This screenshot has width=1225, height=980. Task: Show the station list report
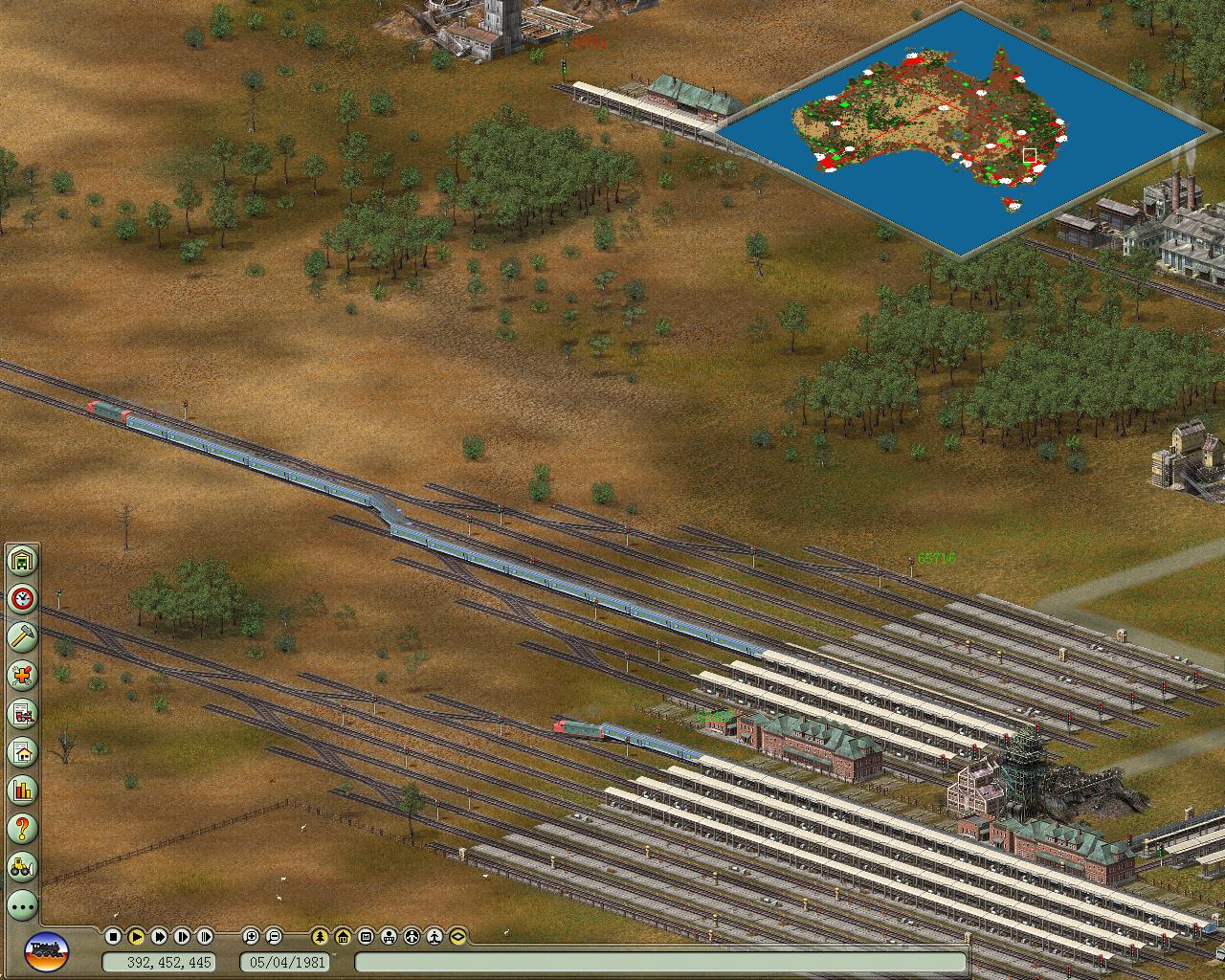pos(22,752)
